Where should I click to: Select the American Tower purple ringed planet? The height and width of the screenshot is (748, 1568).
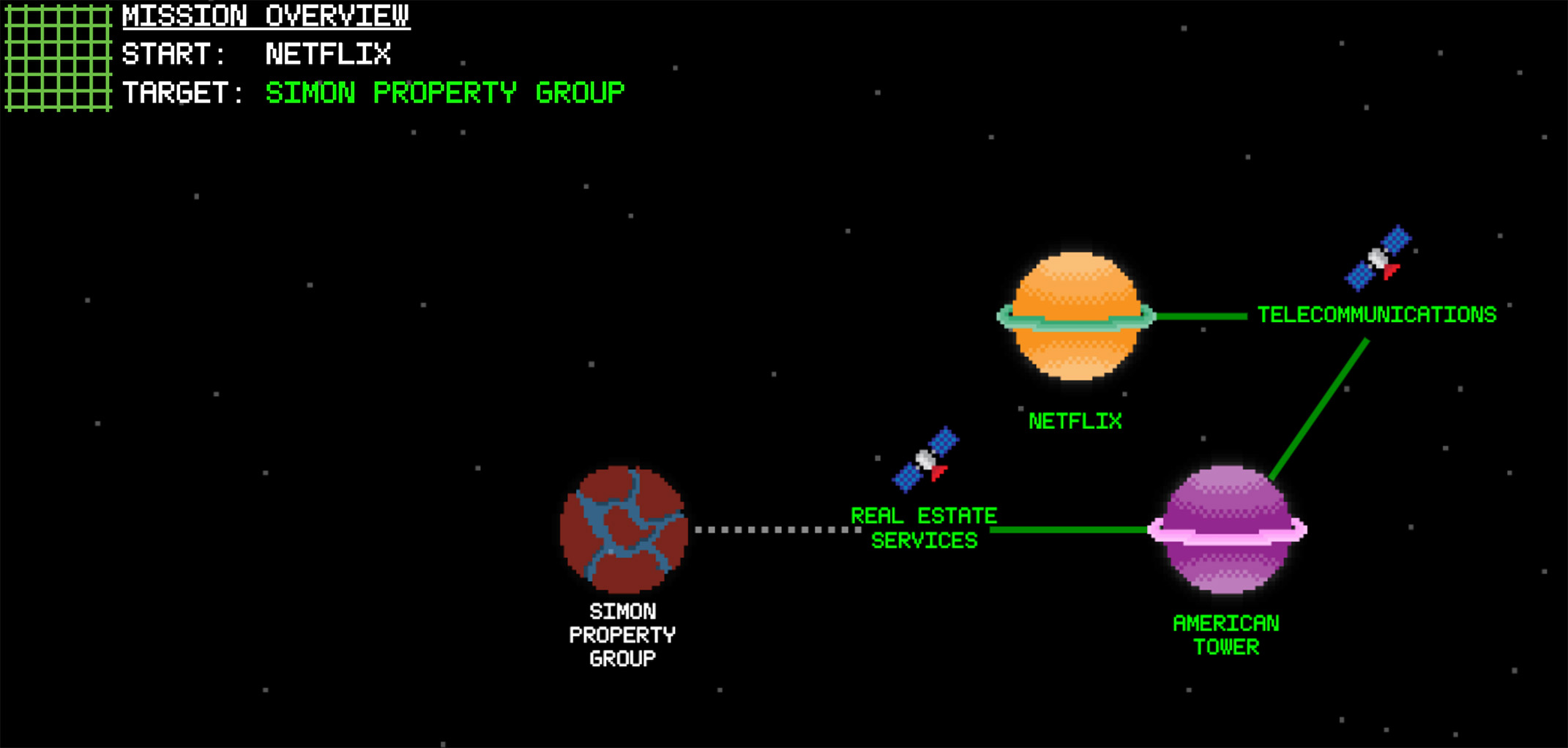click(x=1228, y=531)
